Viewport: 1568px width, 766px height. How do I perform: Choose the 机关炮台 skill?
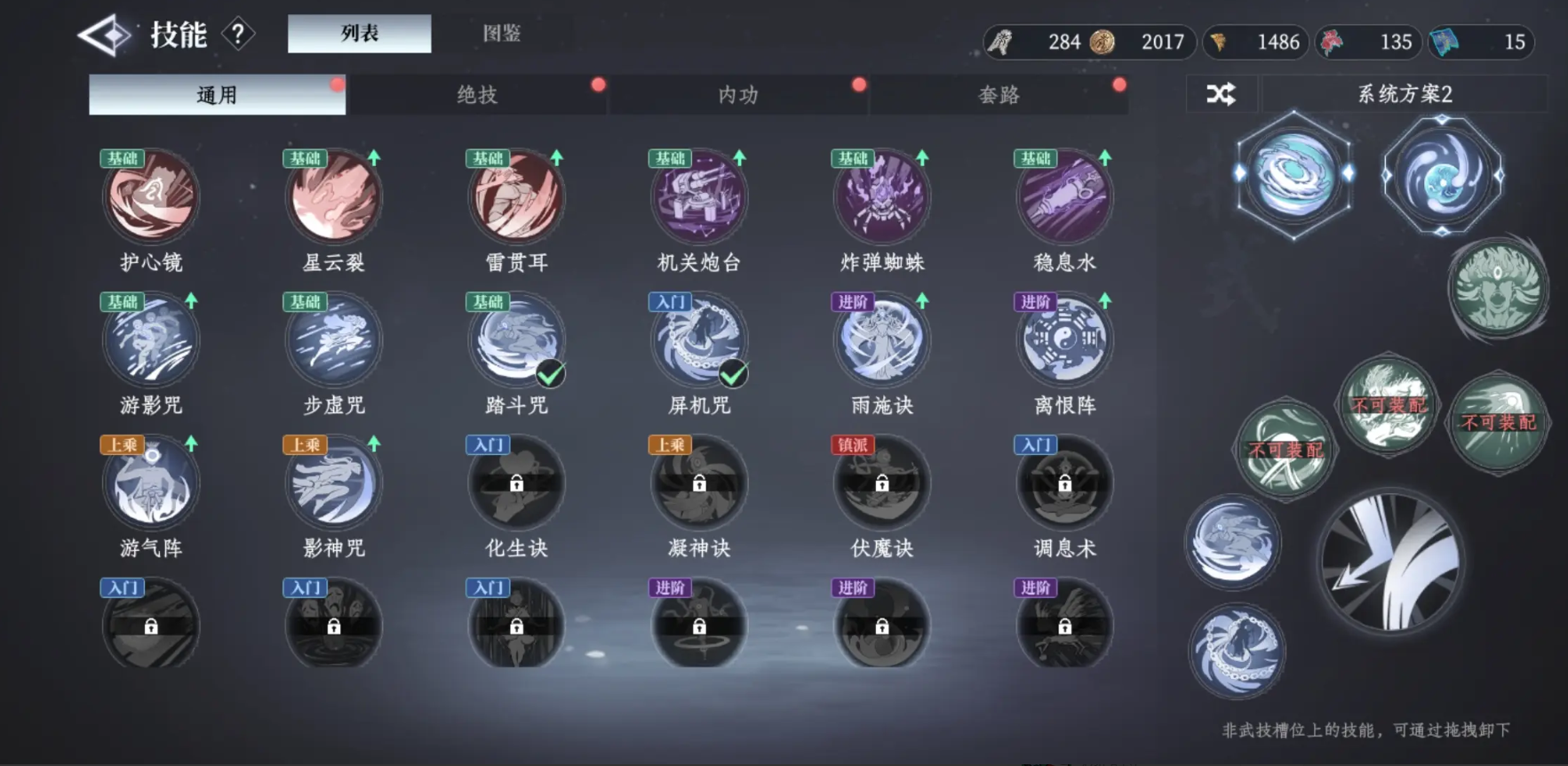coord(699,197)
